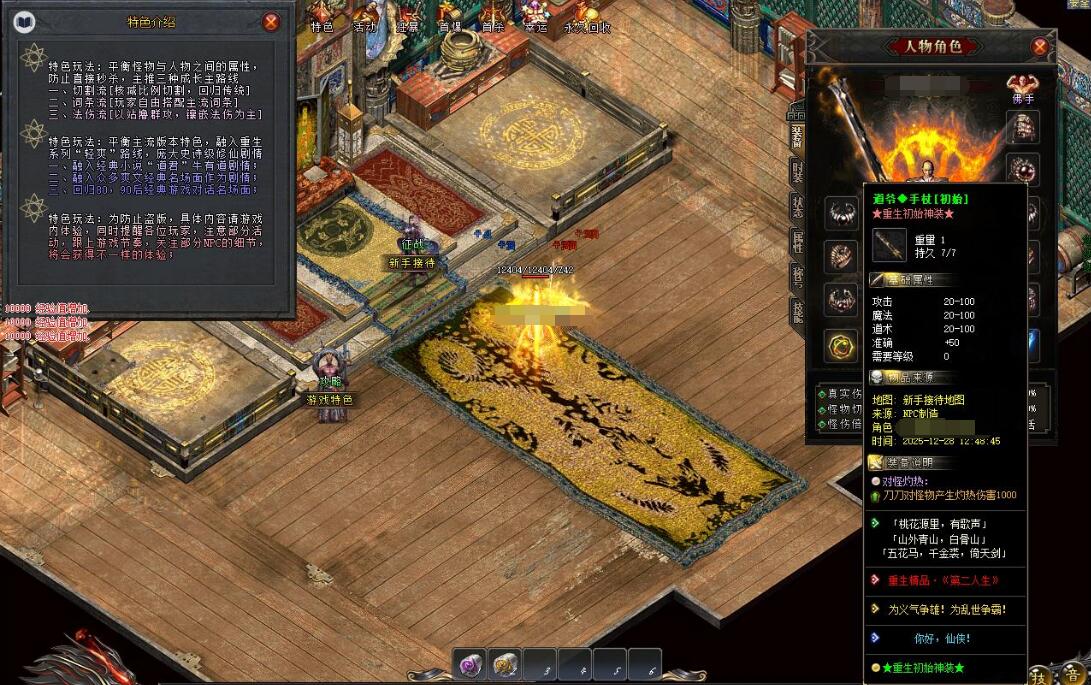Open the 首杀 first-kill menu icon

click(493, 20)
